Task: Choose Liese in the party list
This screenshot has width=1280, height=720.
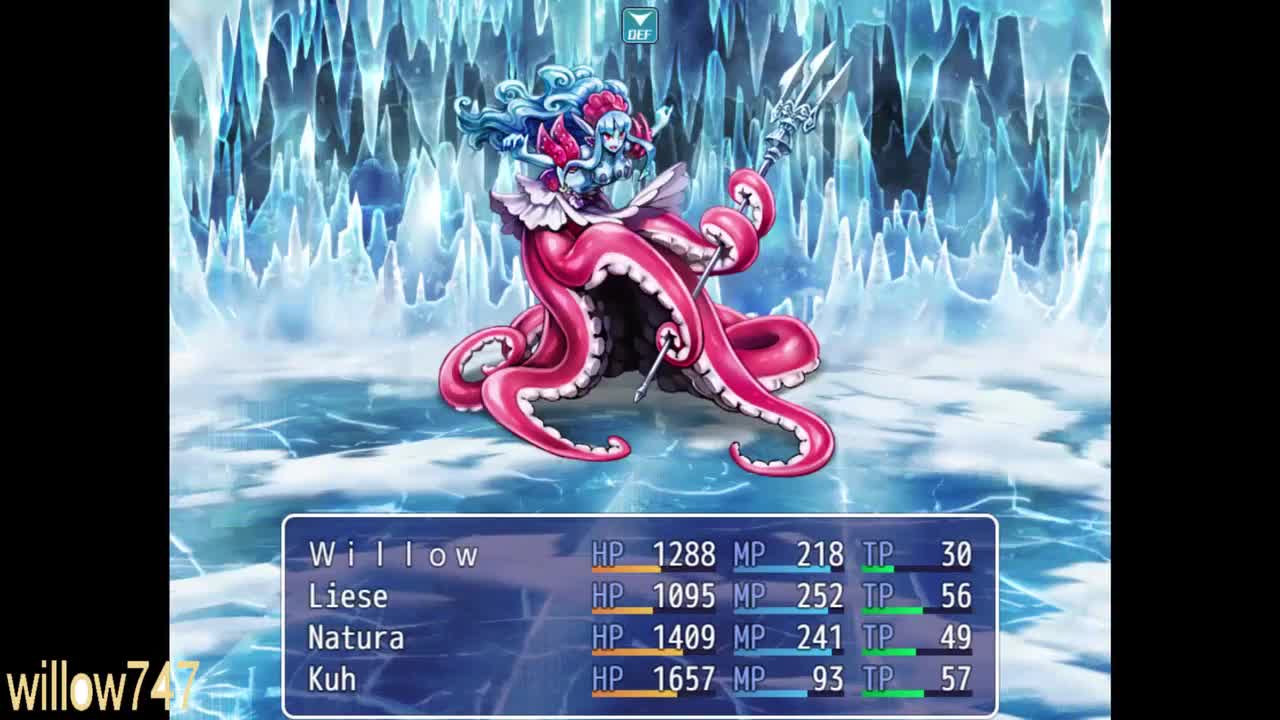Action: (348, 597)
